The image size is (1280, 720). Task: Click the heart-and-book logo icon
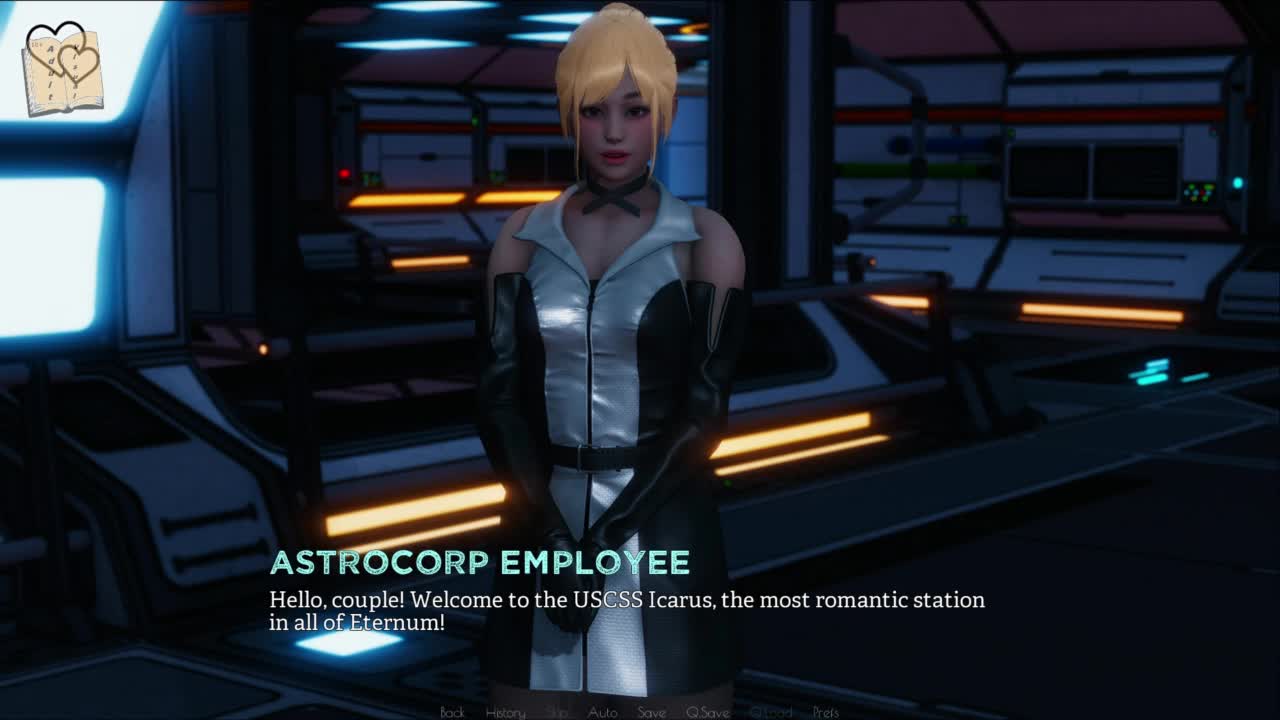point(62,68)
